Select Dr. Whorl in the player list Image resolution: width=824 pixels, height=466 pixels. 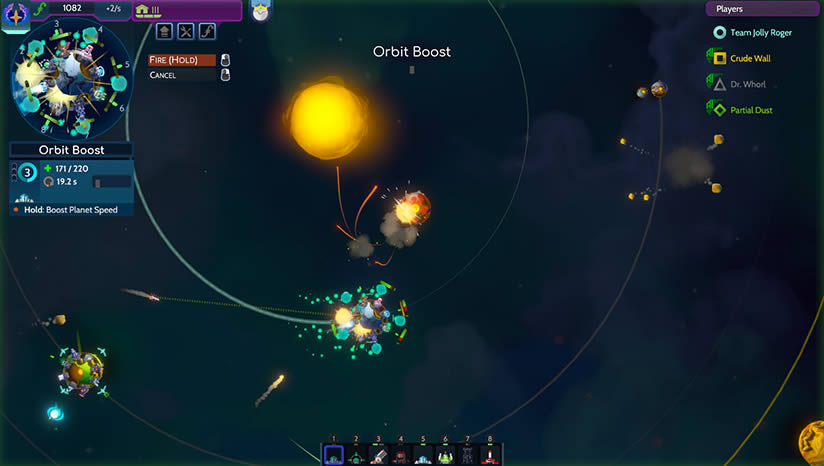(747, 85)
